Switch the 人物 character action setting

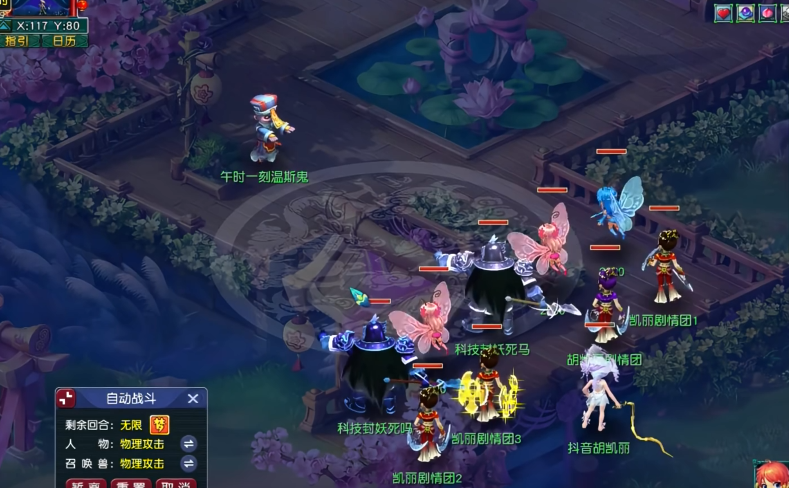coord(188,443)
